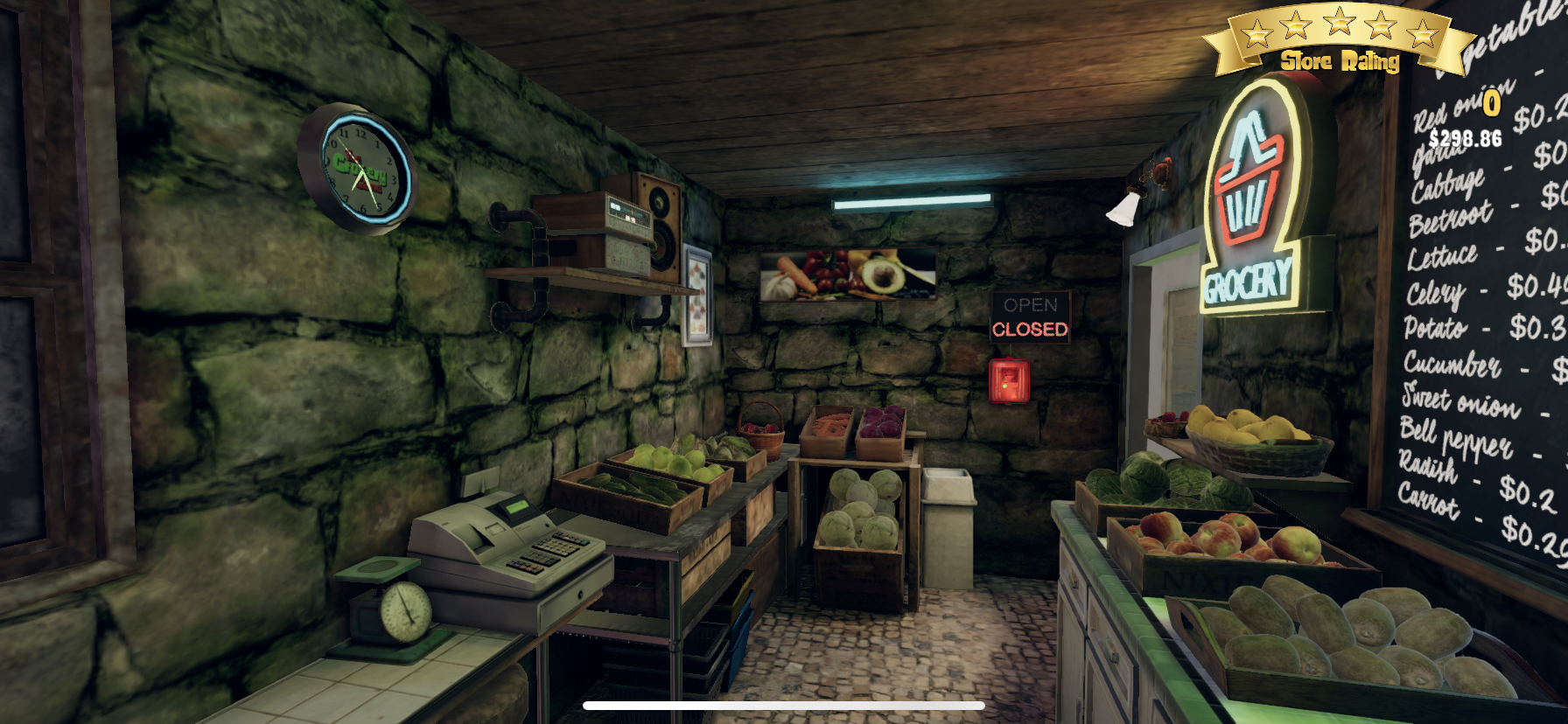Click the red fire alarm box

[x=1008, y=382]
